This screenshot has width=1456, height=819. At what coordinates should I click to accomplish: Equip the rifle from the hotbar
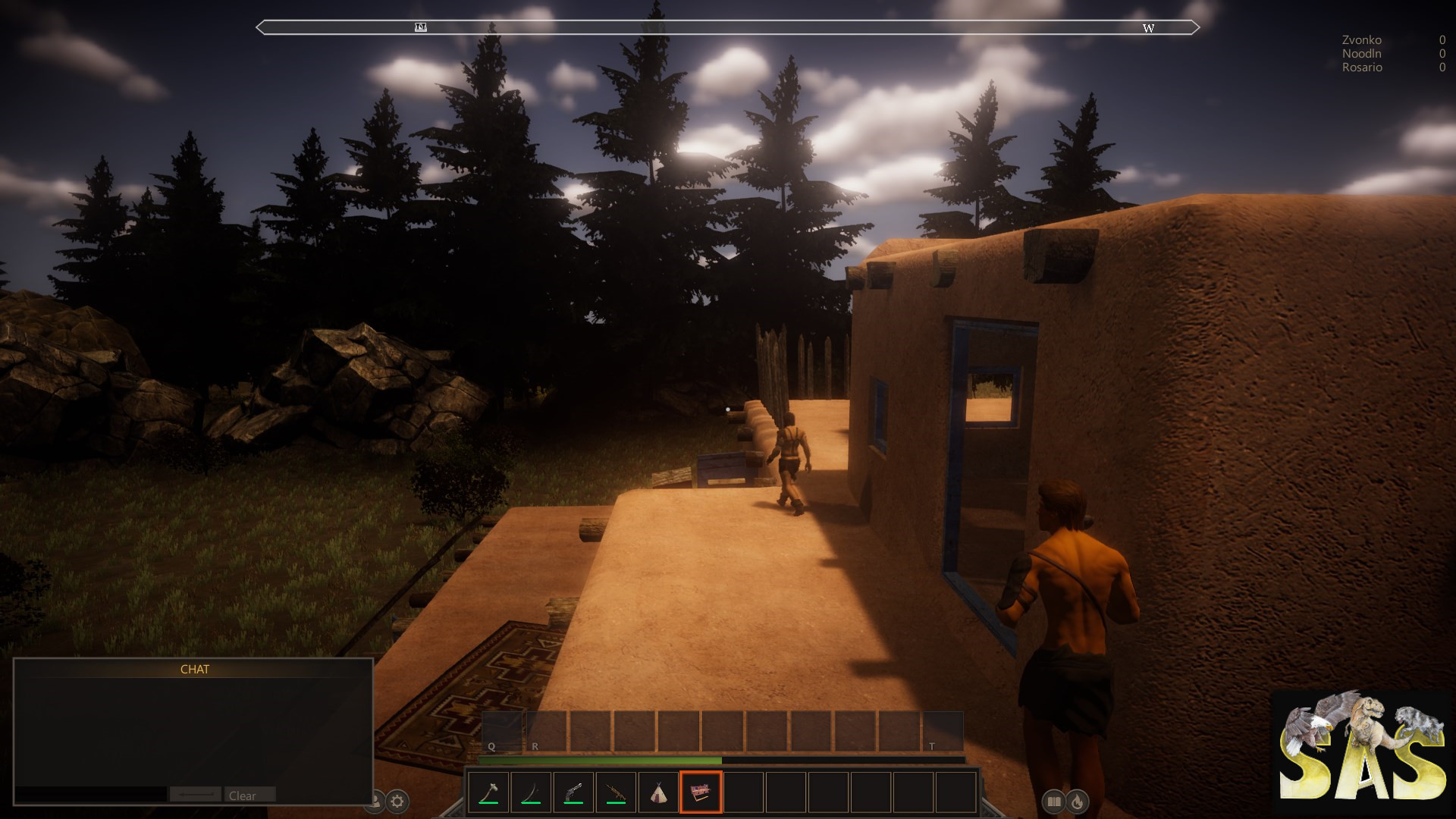(615, 791)
